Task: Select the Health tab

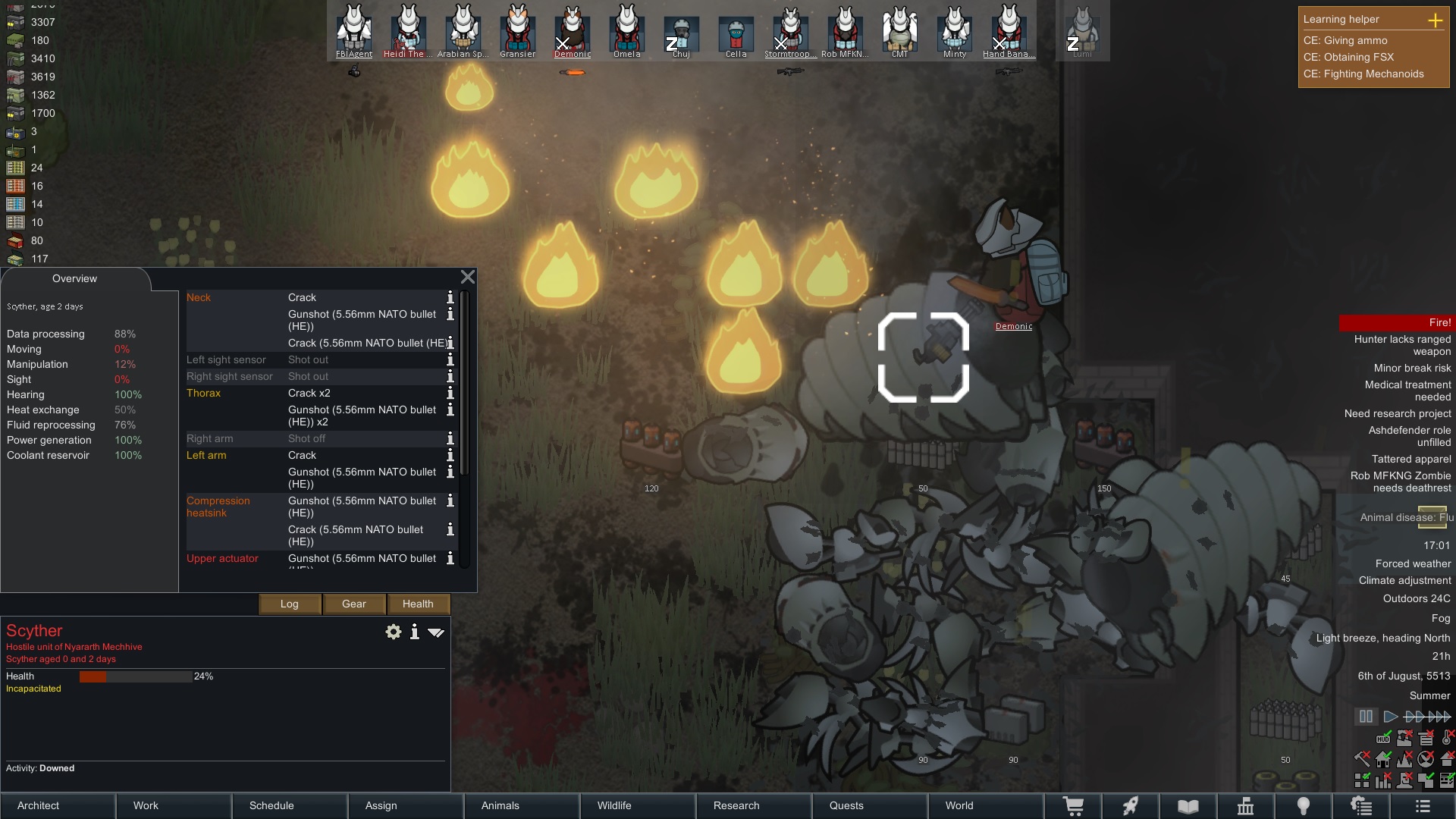Action: click(x=418, y=604)
